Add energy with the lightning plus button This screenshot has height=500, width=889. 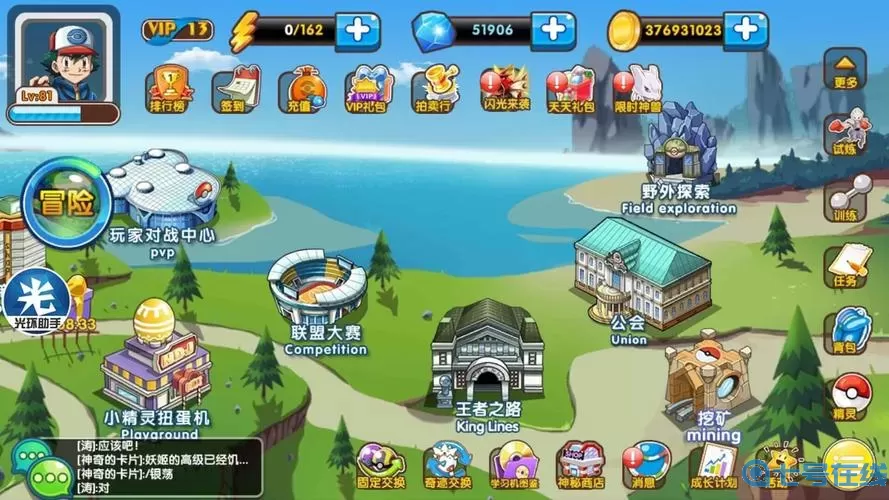(x=357, y=30)
